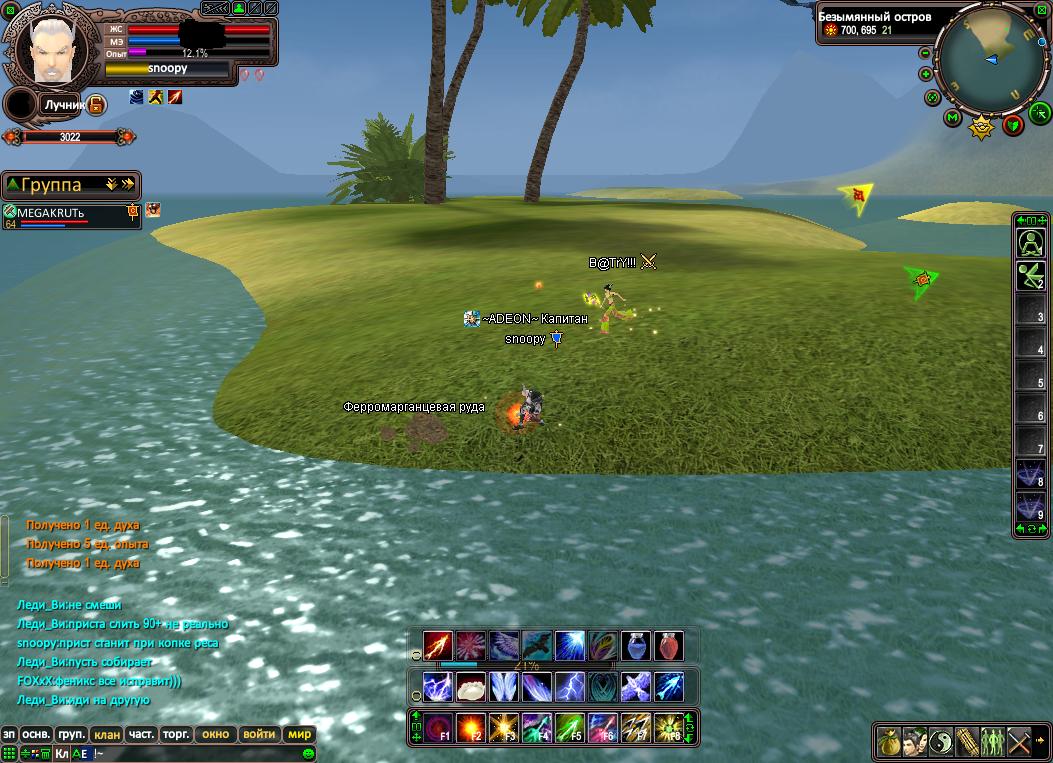Use the blue mana potion hotbar slot
This screenshot has width=1053, height=763.
[637, 646]
